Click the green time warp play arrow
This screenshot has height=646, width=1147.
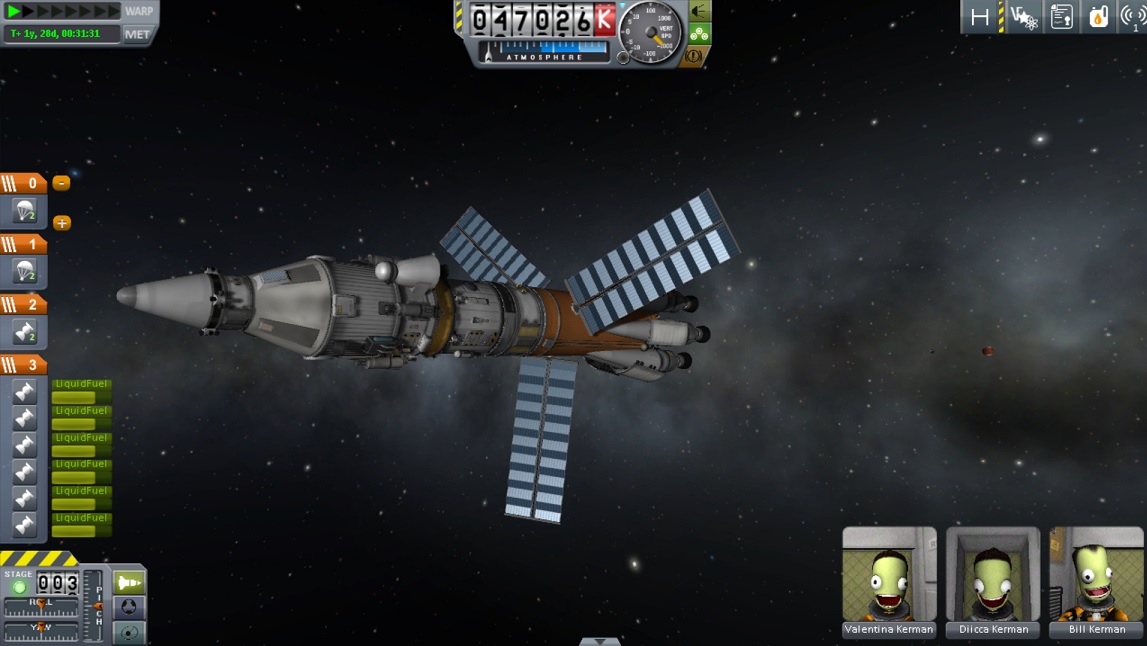[x=14, y=11]
